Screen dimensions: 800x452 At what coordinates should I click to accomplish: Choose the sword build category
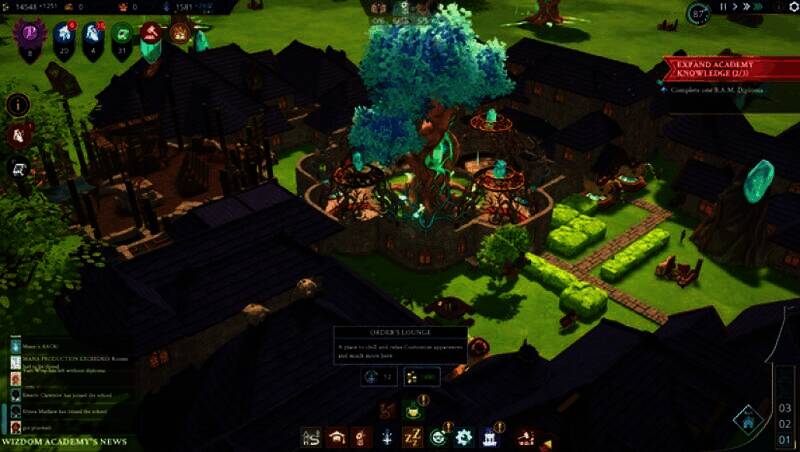point(385,436)
